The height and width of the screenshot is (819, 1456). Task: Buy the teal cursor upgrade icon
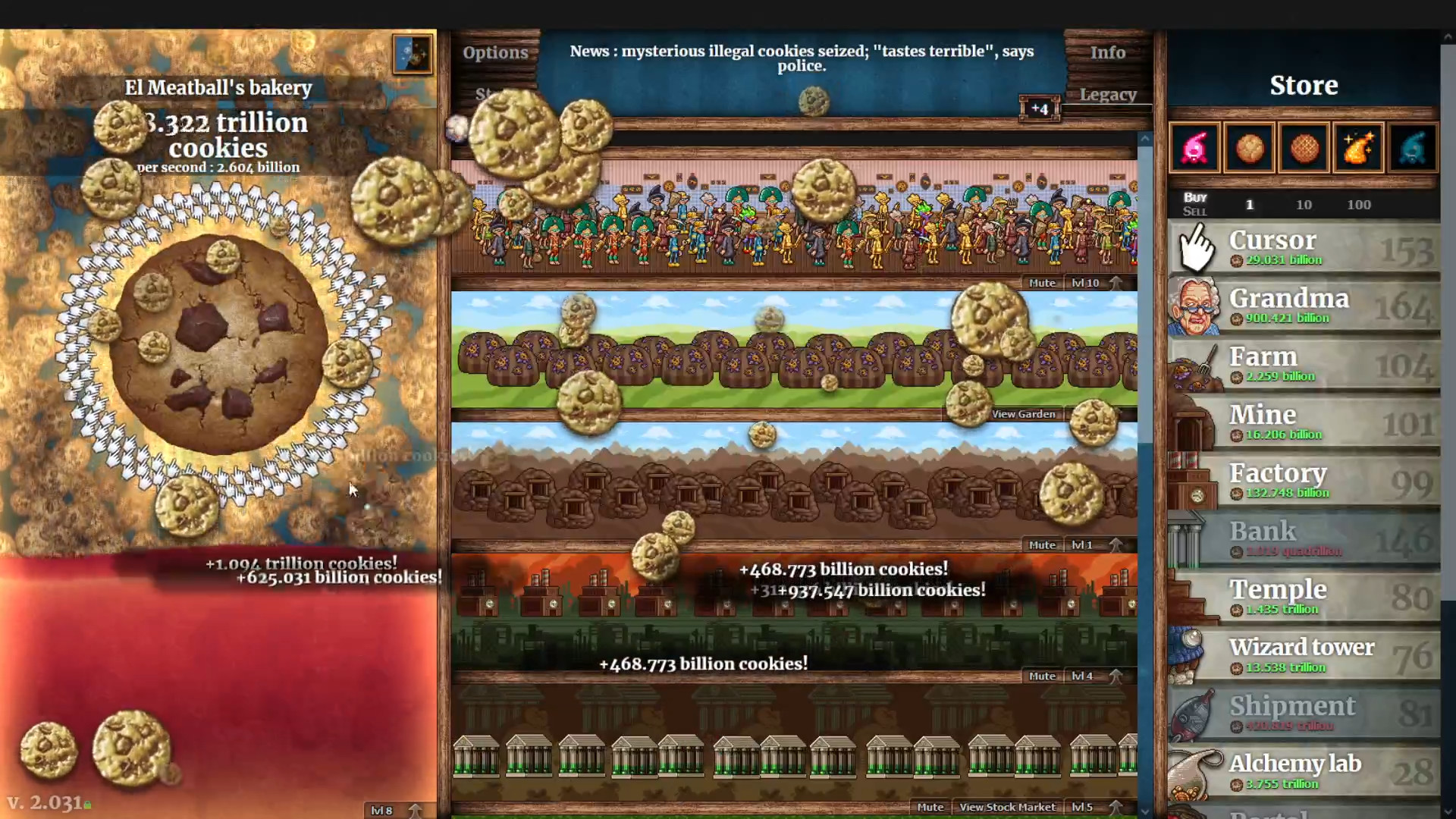click(1411, 146)
